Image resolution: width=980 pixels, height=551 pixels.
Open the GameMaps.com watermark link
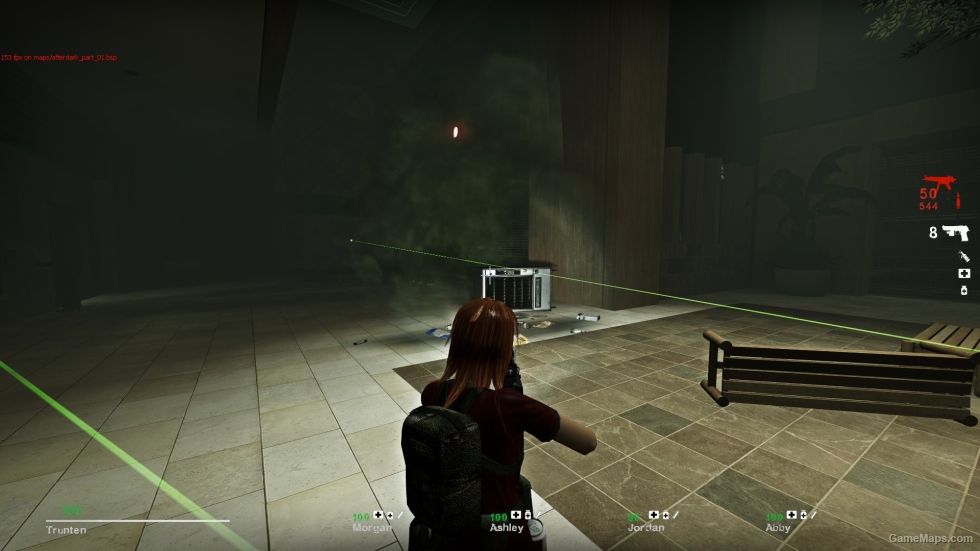931,539
